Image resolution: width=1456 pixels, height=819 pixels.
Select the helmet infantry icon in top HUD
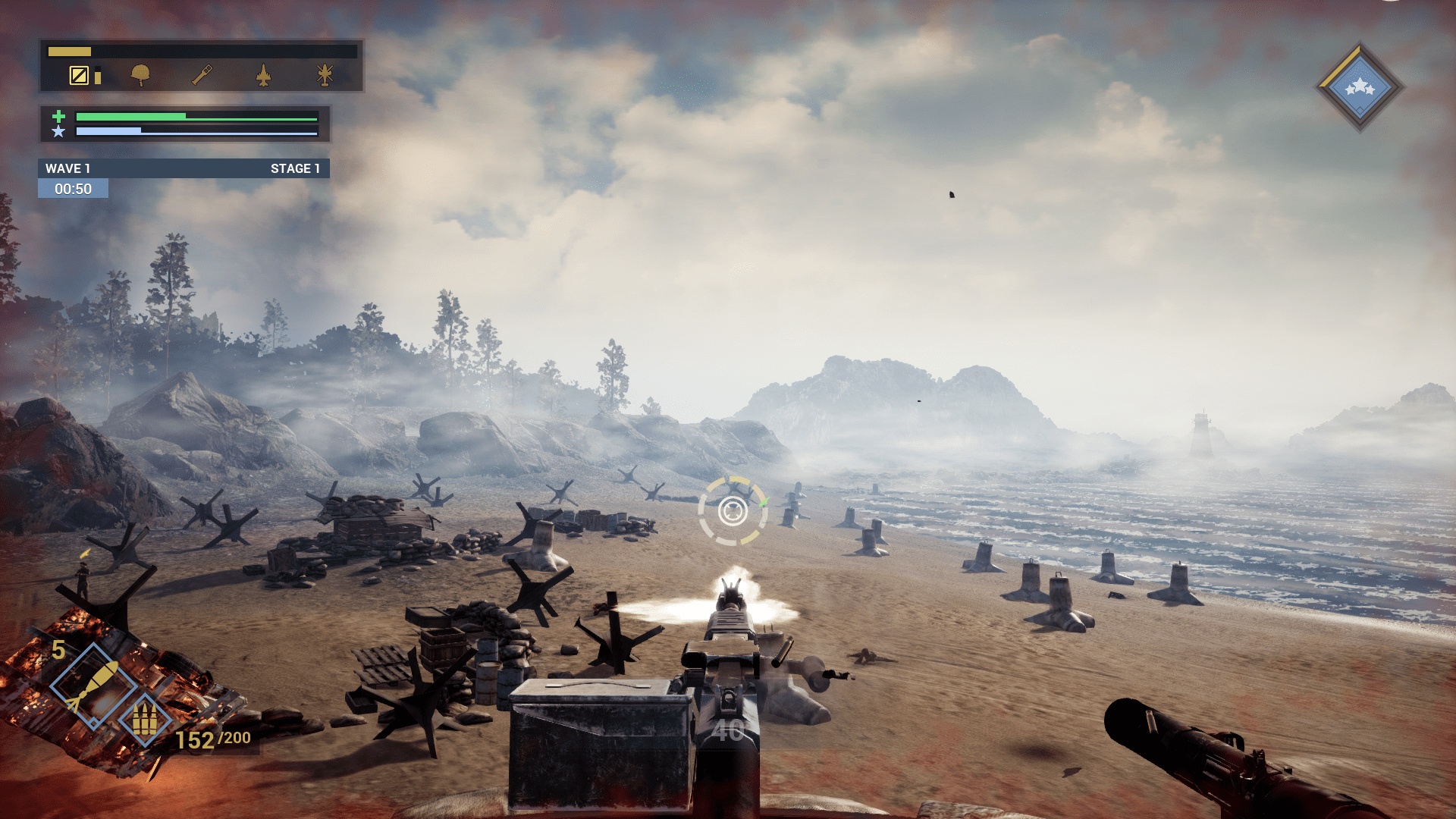(140, 76)
